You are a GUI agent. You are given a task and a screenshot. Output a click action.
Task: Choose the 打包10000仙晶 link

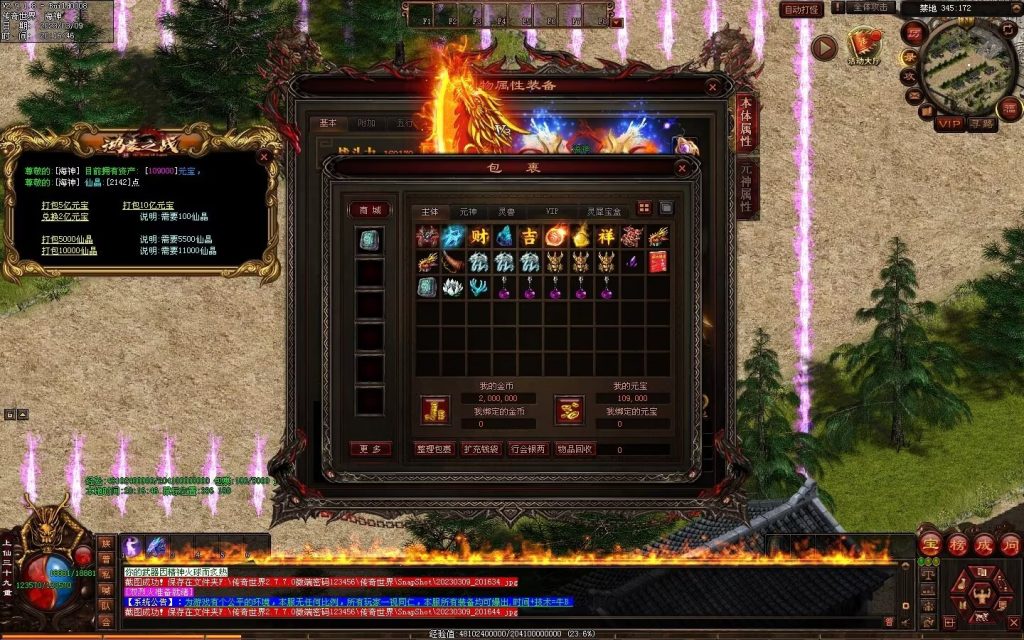69,251
